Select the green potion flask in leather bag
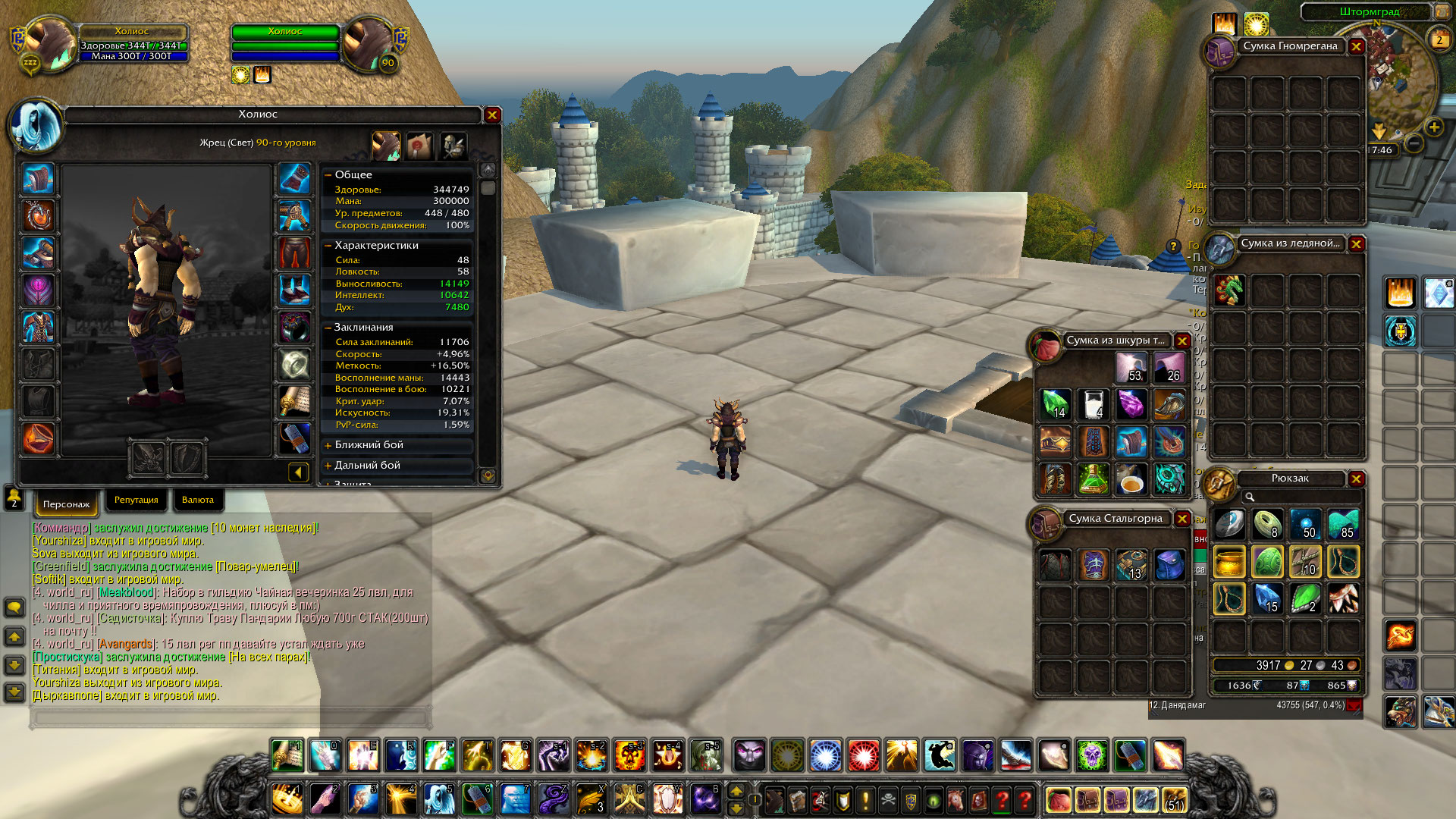 1093,479
